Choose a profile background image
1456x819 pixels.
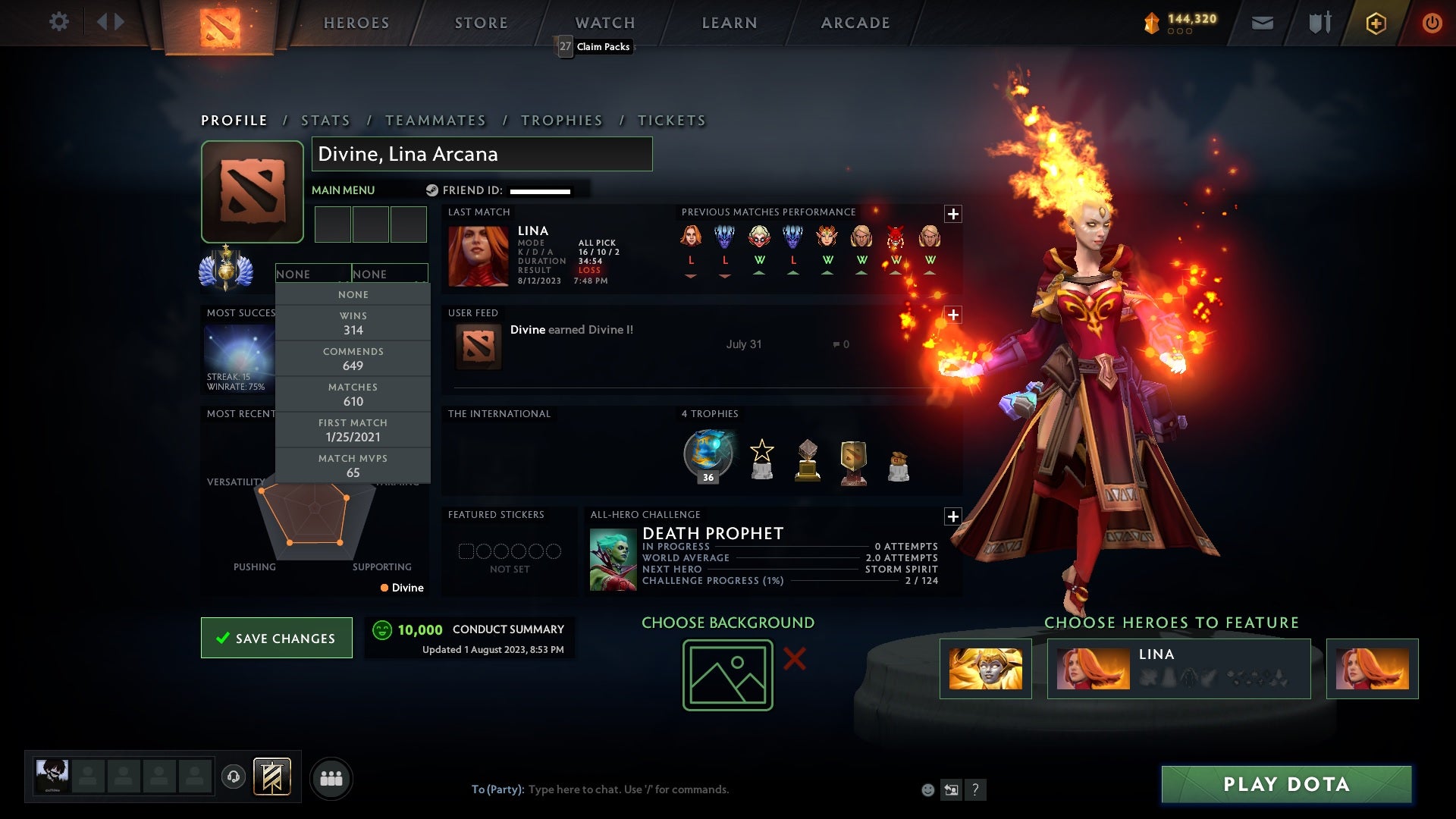[727, 675]
